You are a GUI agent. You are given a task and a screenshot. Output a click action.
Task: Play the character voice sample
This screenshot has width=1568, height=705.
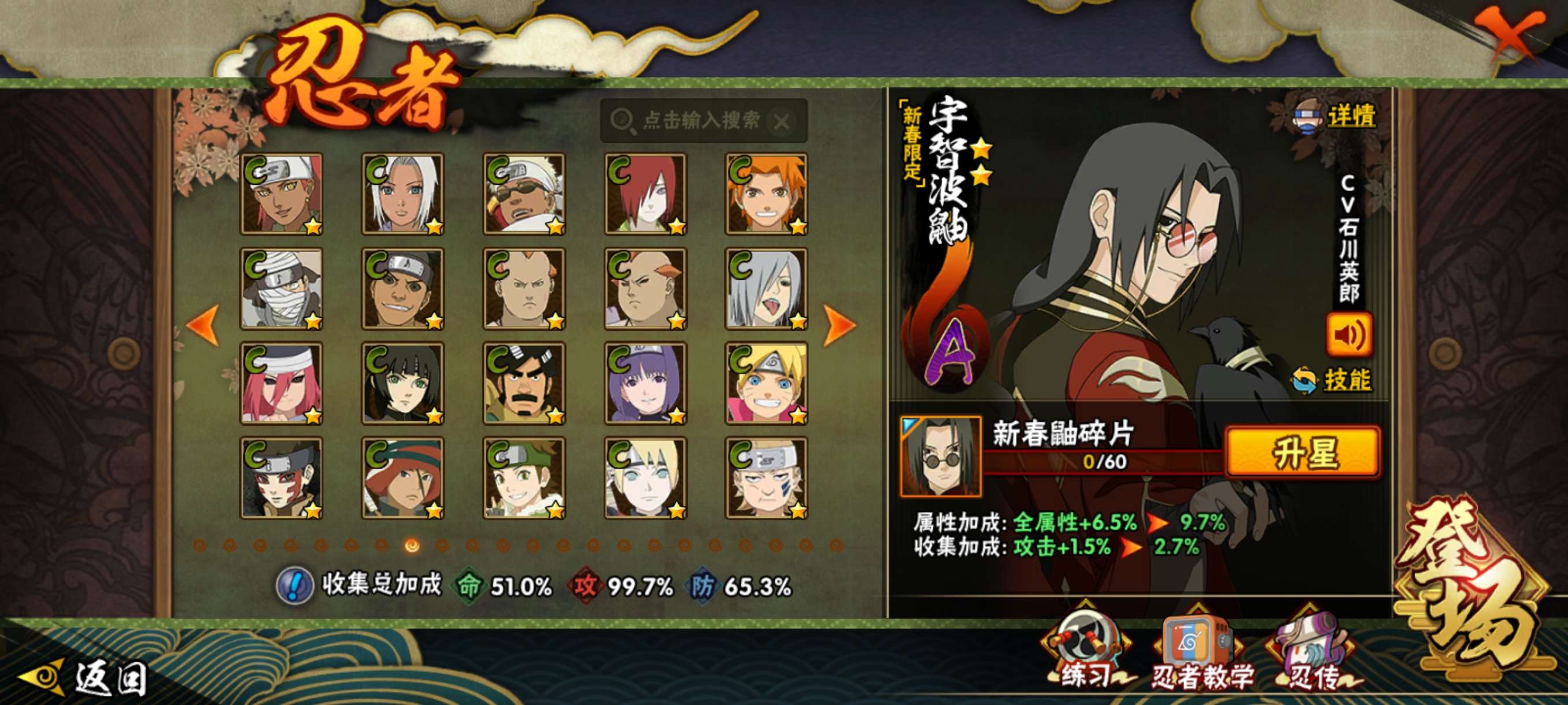click(1349, 334)
